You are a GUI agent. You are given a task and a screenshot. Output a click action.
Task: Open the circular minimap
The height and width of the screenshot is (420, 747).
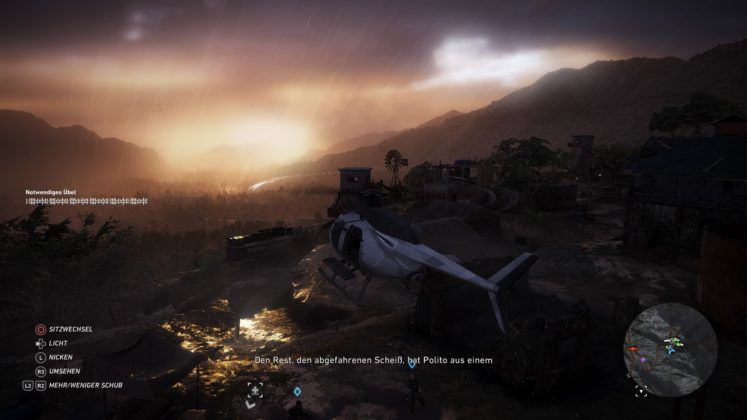(670, 350)
